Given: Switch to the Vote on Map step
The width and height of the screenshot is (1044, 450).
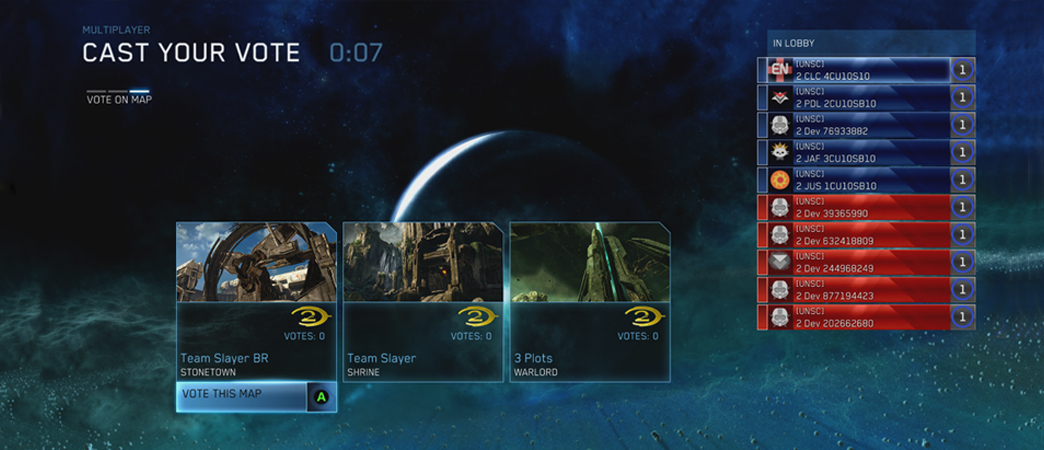Looking at the screenshot, I should coord(119,99).
